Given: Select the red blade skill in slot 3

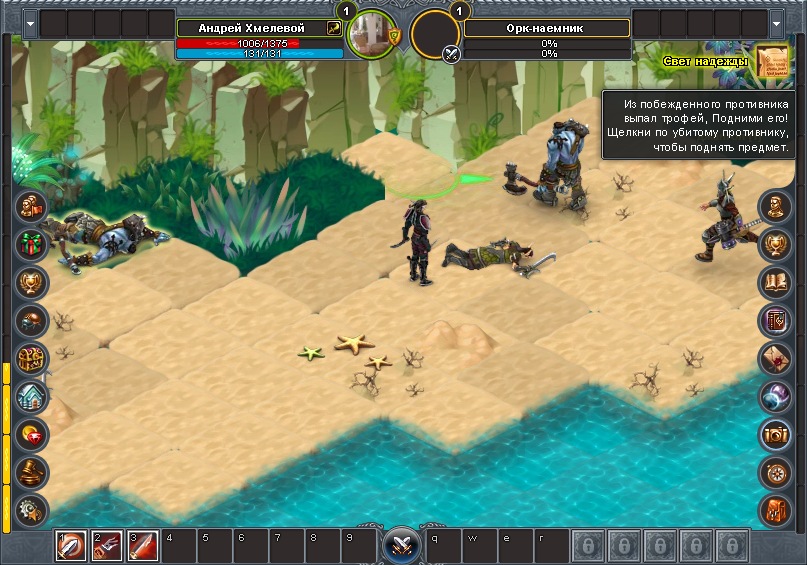Looking at the screenshot, I should point(141,546).
